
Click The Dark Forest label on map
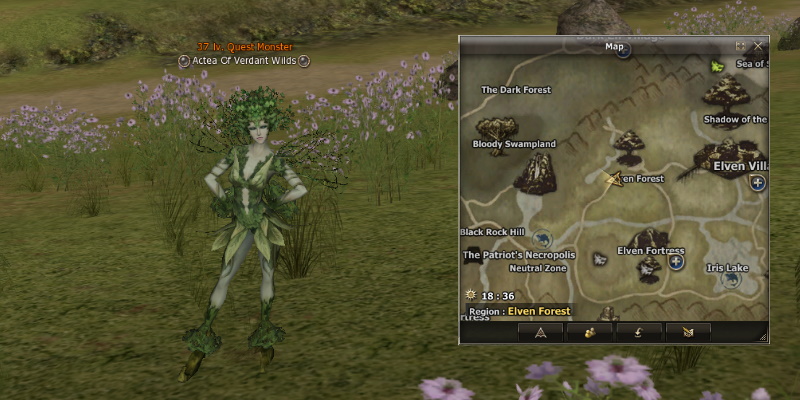coord(517,90)
